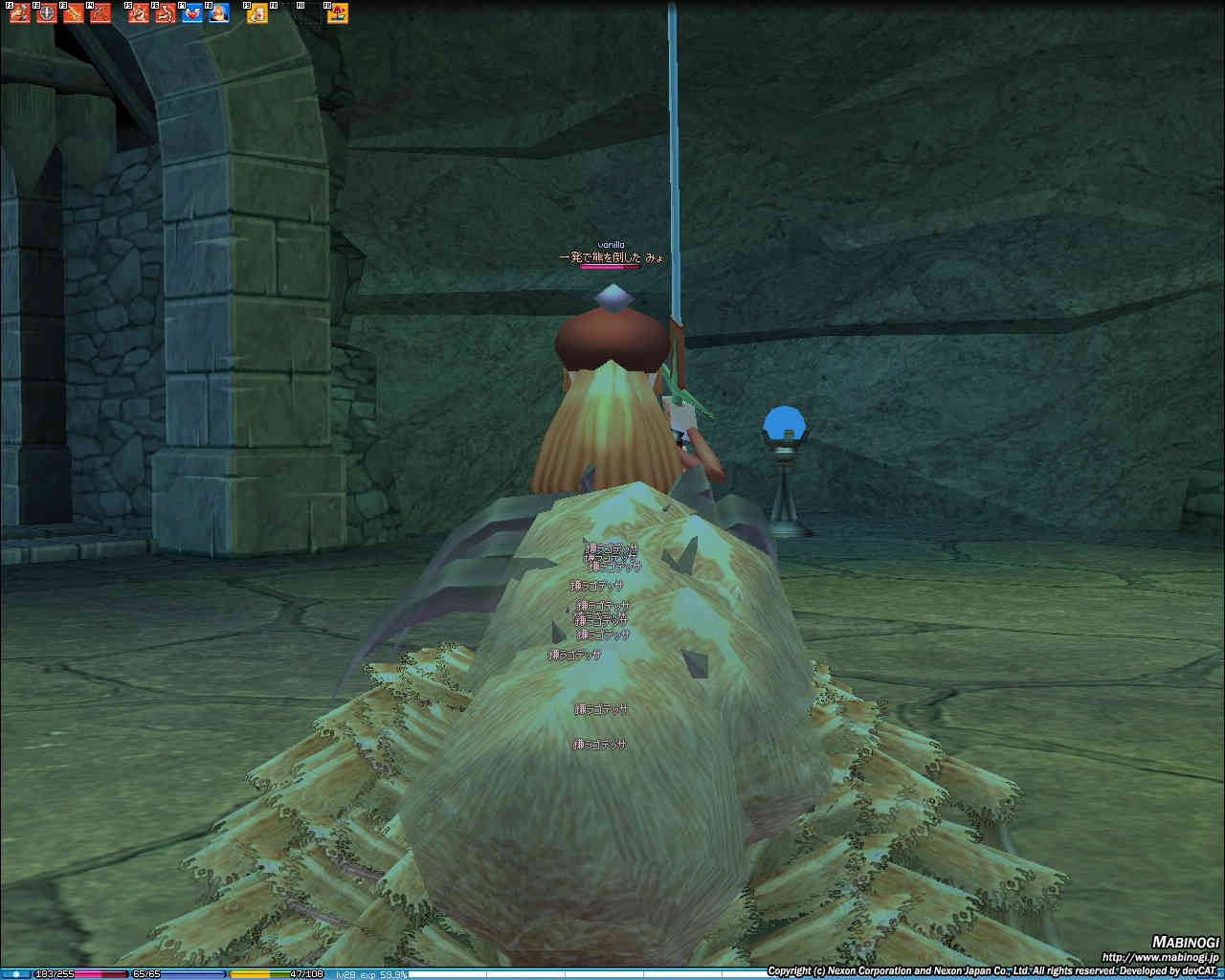
Task: Trigger the F5 fighter skill icon
Action: 139,13
